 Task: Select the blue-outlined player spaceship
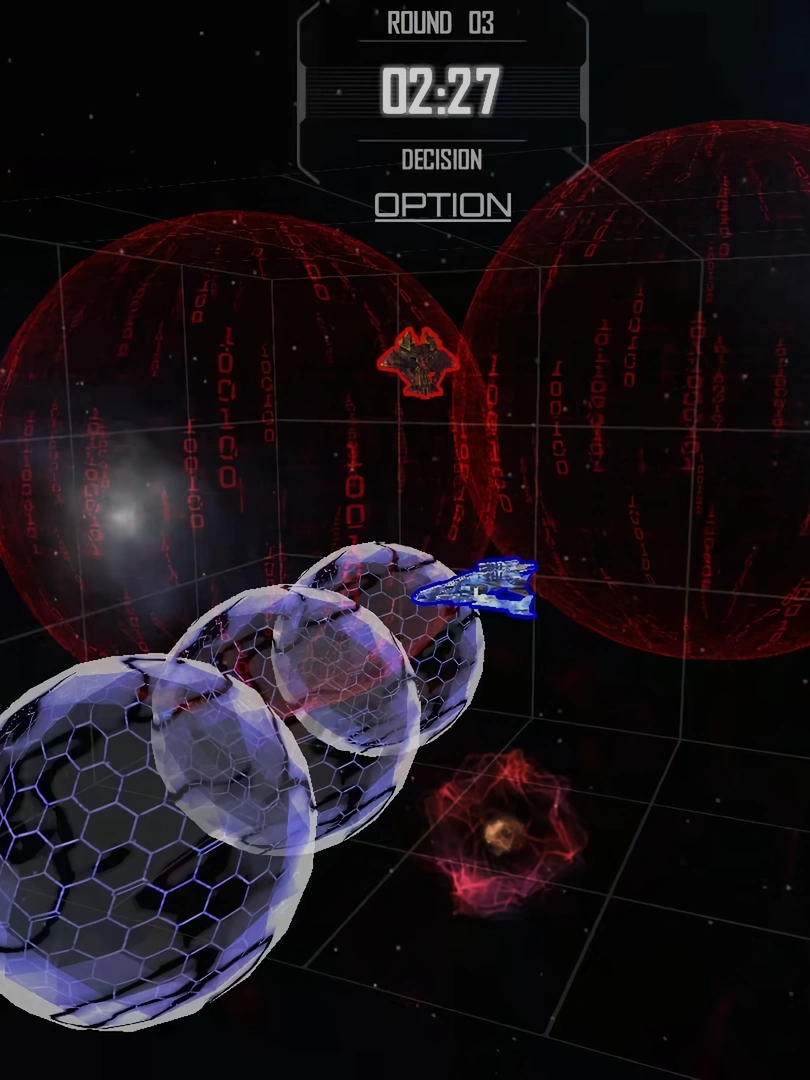(x=478, y=587)
